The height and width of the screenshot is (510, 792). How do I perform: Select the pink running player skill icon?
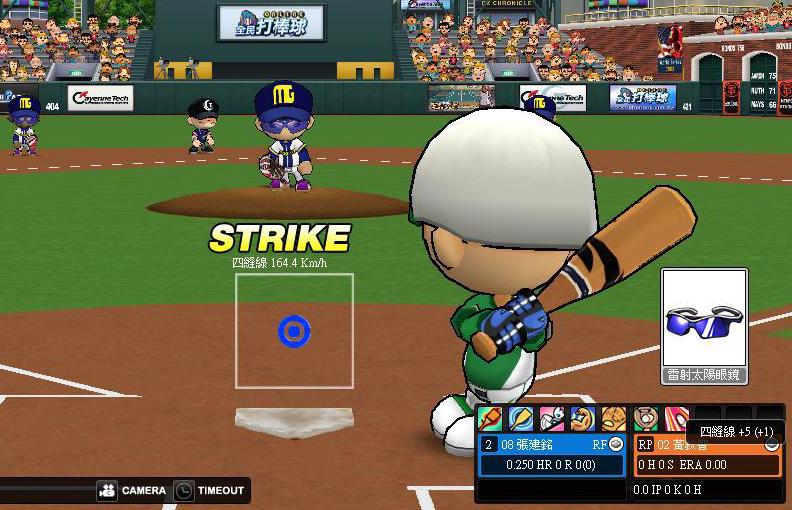tap(552, 418)
